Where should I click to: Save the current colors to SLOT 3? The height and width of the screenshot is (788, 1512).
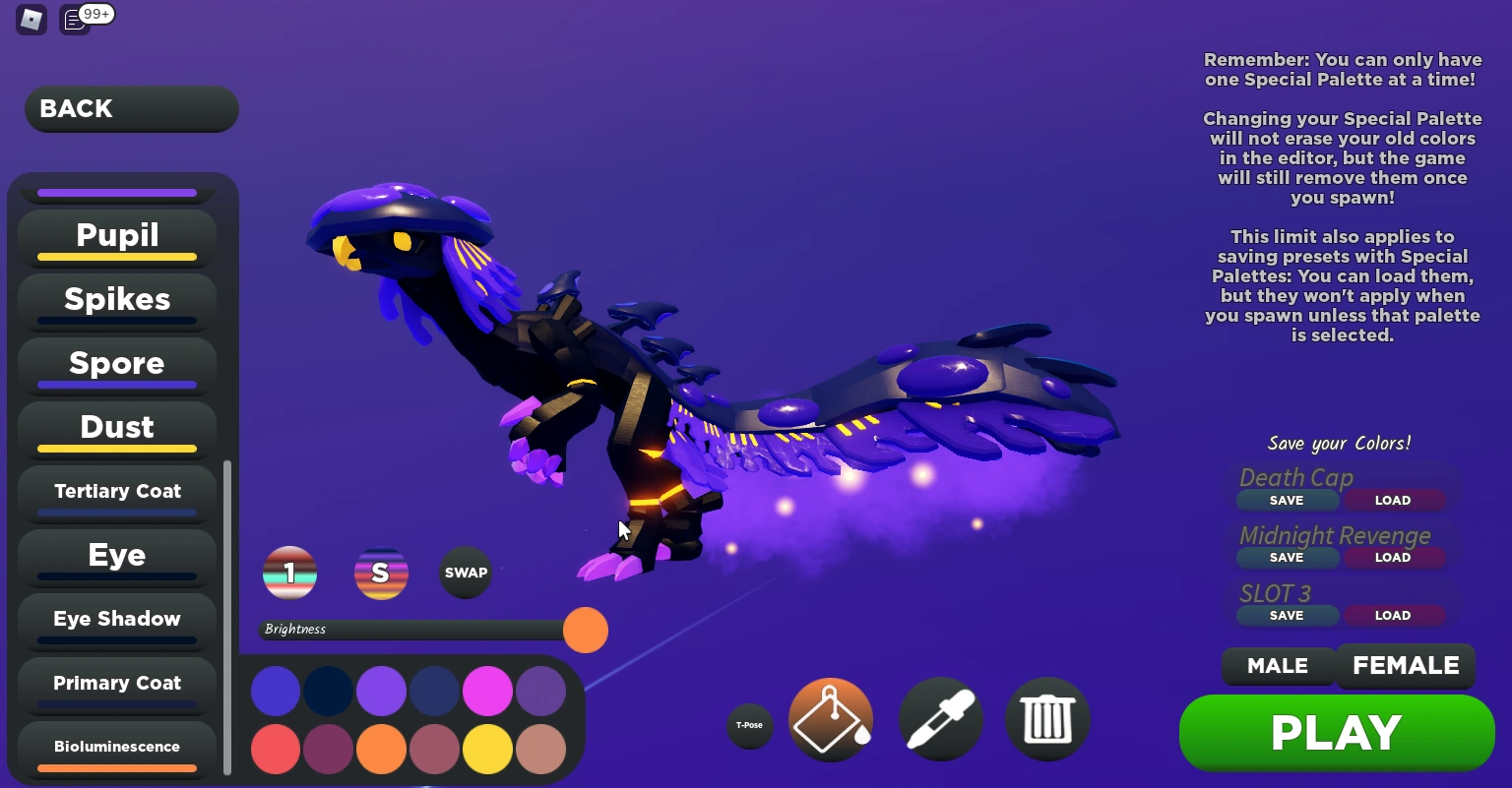pyautogui.click(x=1288, y=615)
